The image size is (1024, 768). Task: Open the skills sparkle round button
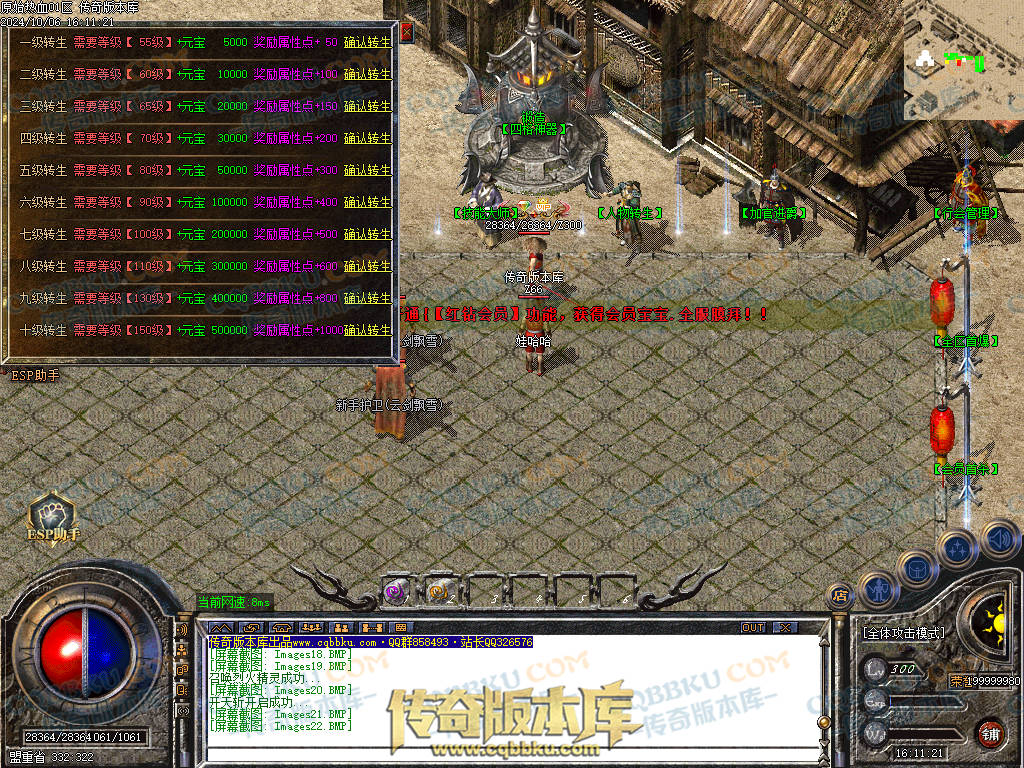pyautogui.click(x=957, y=549)
